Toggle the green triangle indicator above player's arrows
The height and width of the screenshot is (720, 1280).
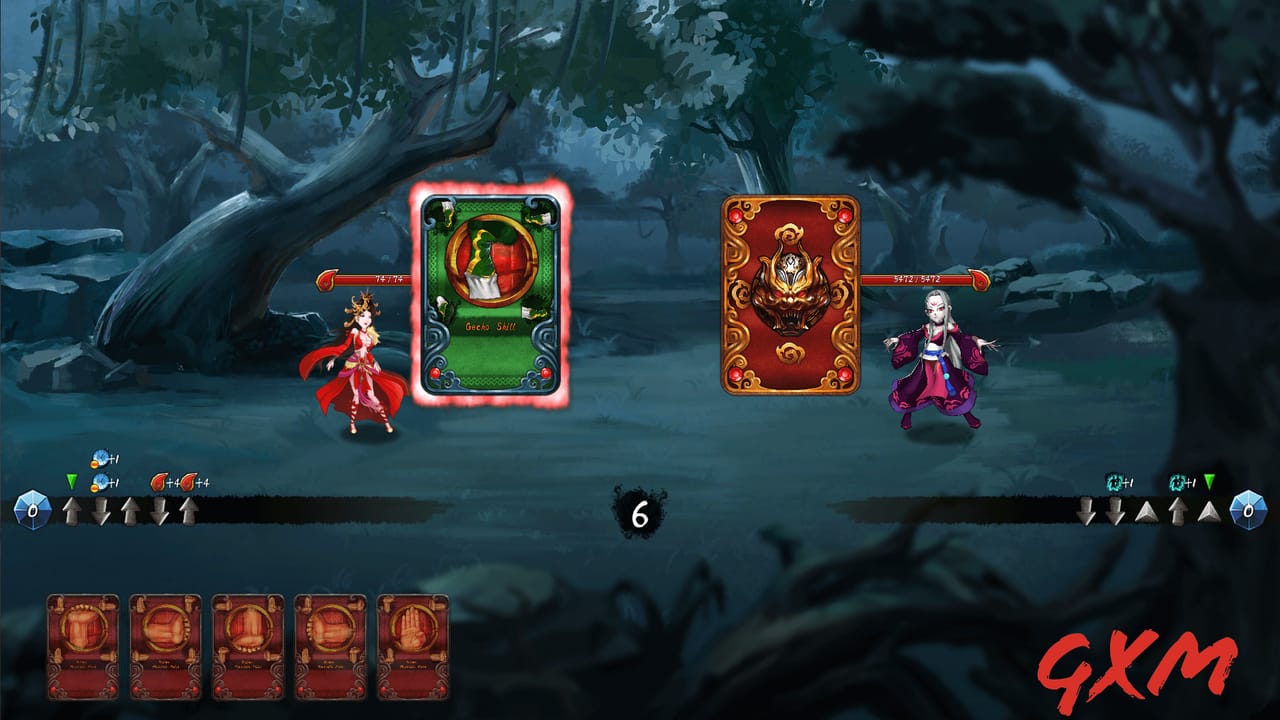(71, 481)
